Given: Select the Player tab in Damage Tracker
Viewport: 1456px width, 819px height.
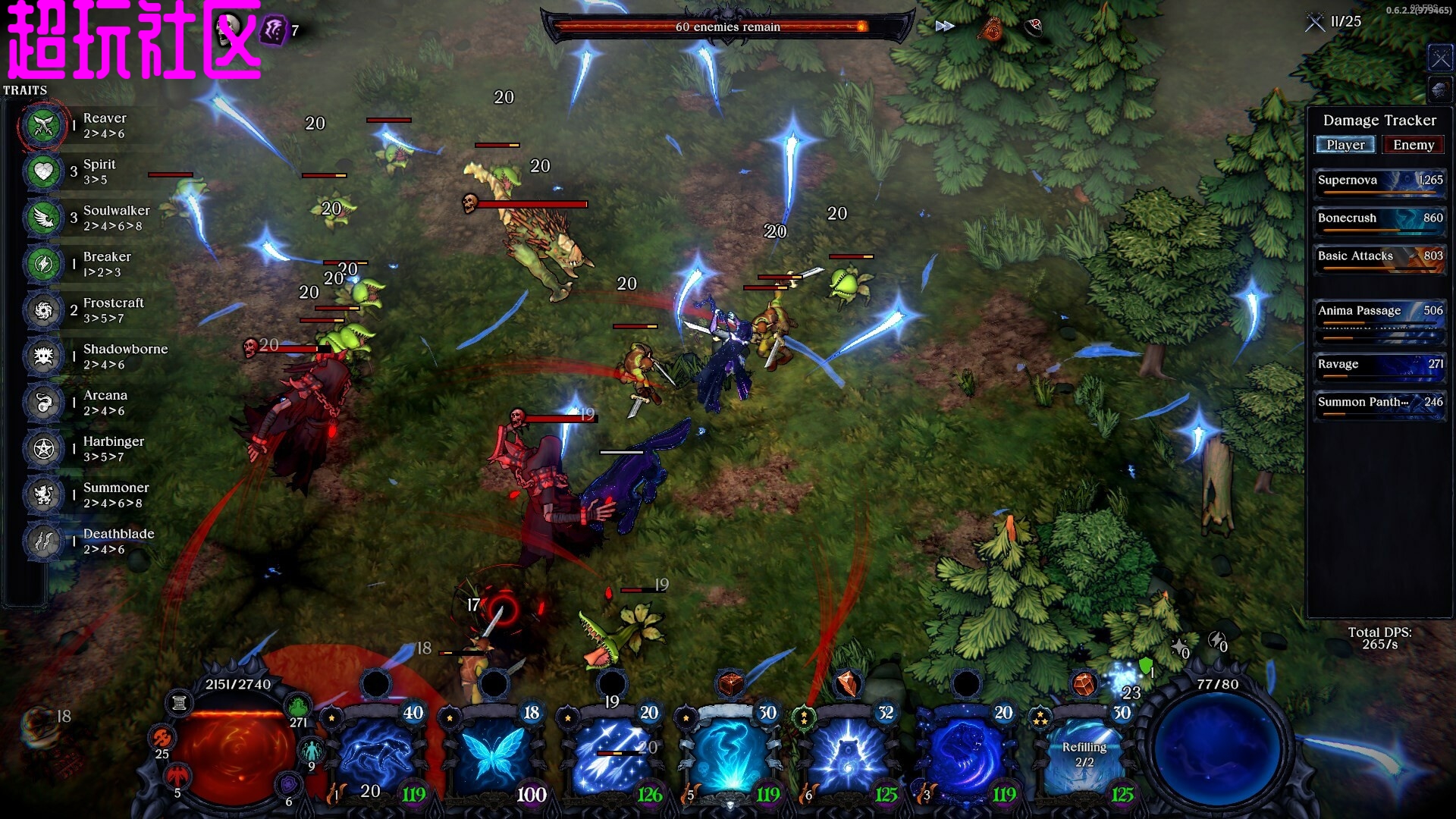Looking at the screenshot, I should (x=1345, y=145).
